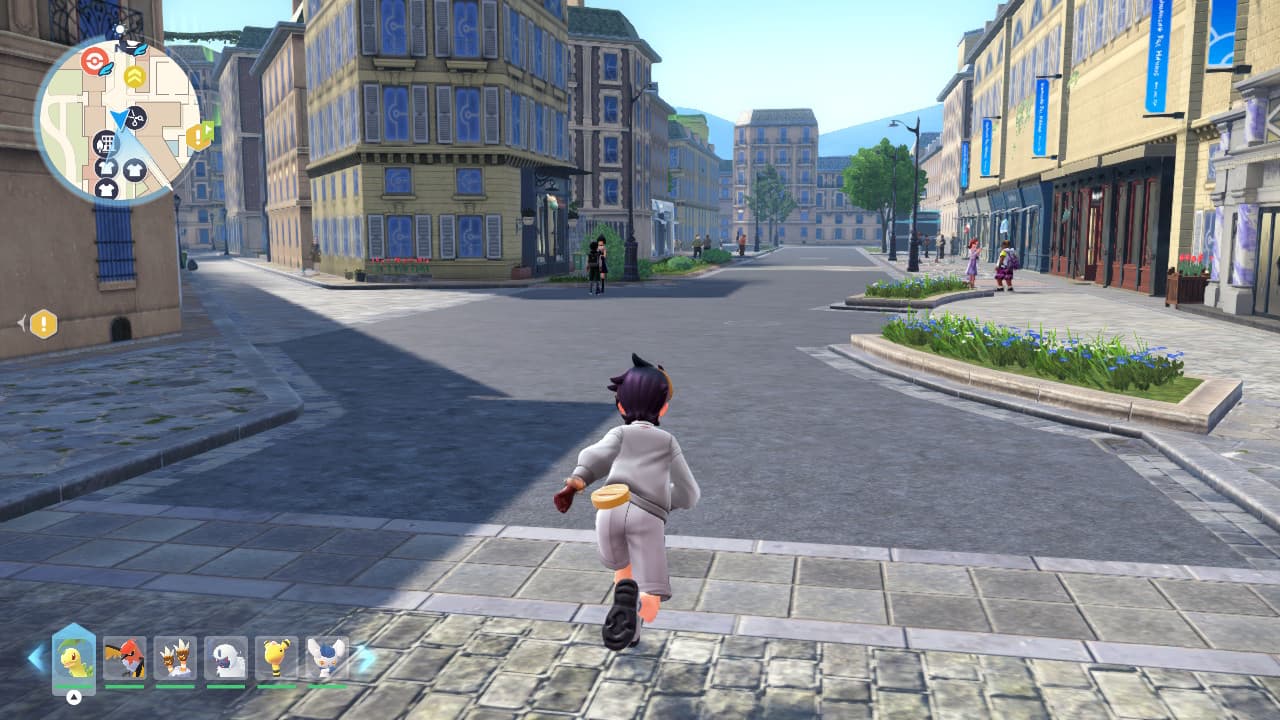Click the off-screen exclamation indicator with arrow
This screenshot has width=1280, height=720.
click(42, 323)
